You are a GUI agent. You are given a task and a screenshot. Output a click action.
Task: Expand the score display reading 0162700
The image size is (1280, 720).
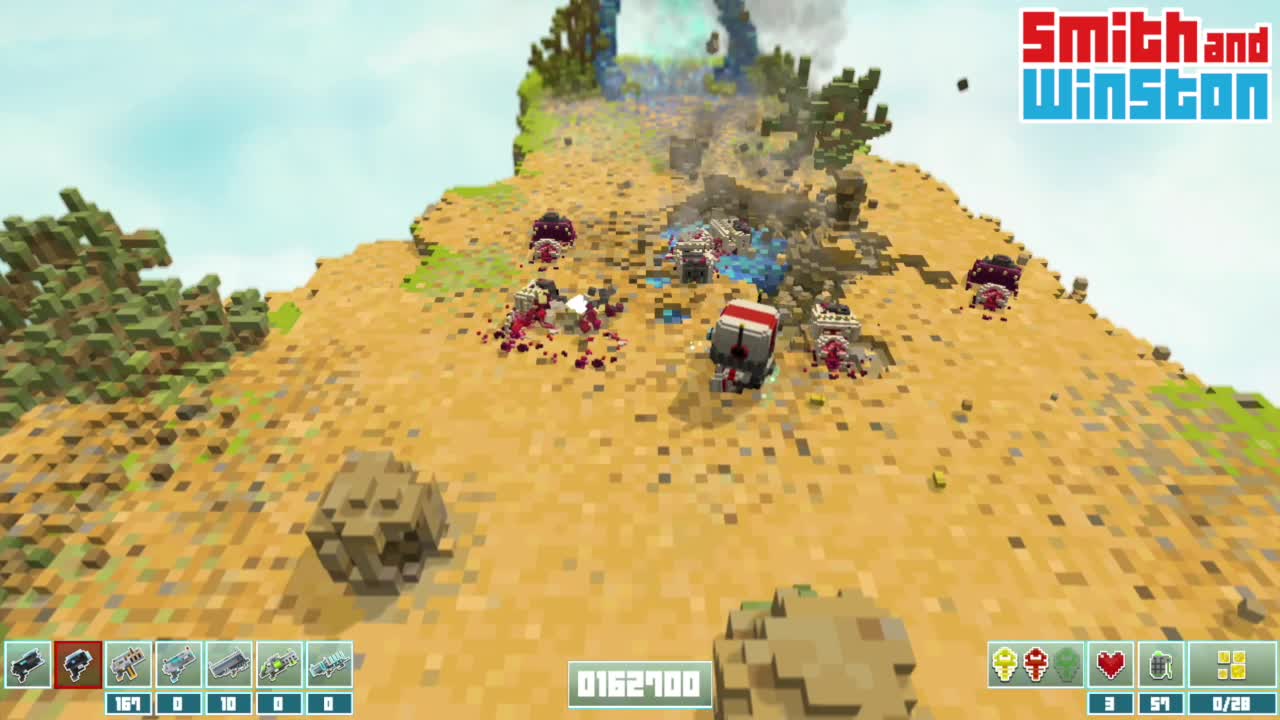click(639, 684)
